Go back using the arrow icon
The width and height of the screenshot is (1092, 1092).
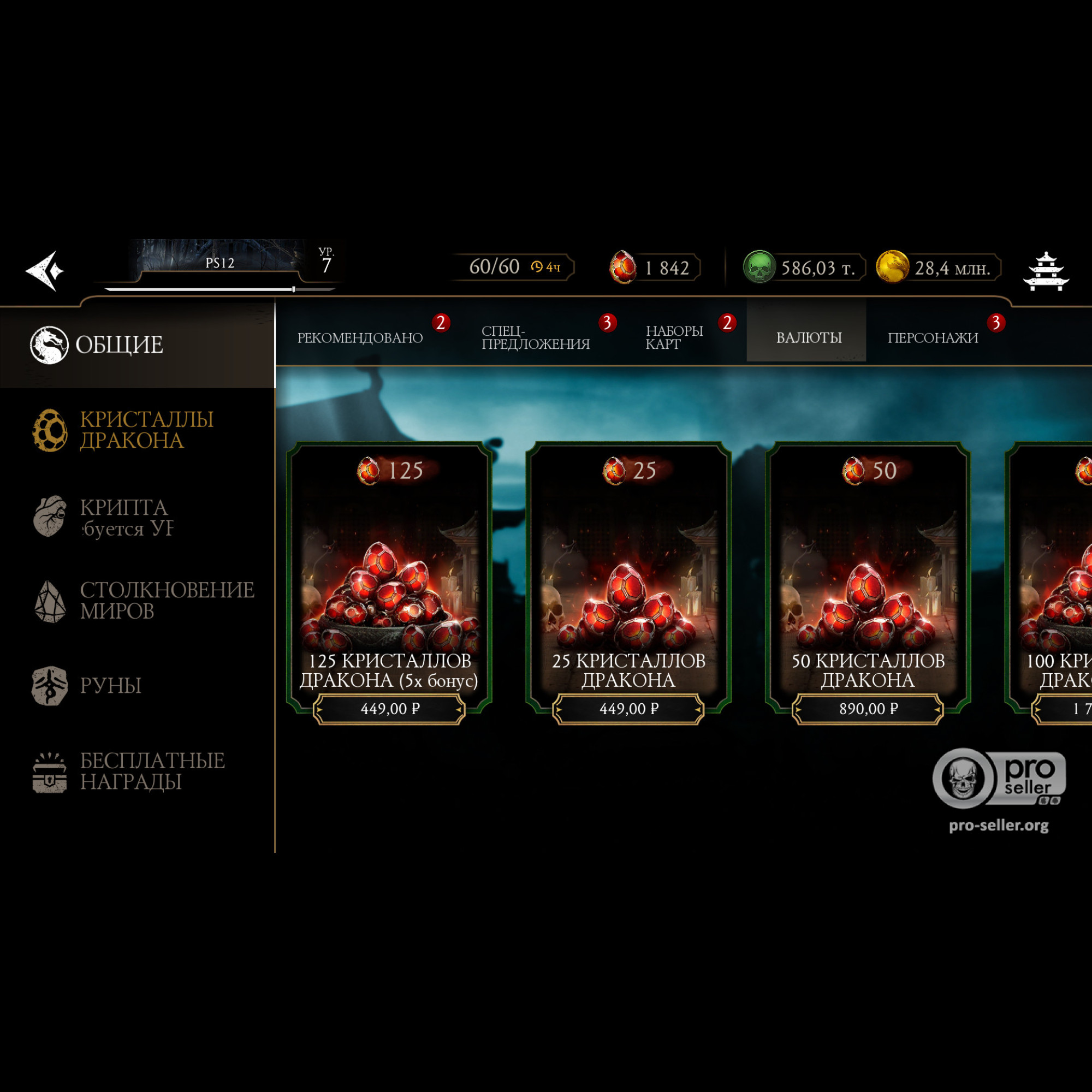point(45,271)
